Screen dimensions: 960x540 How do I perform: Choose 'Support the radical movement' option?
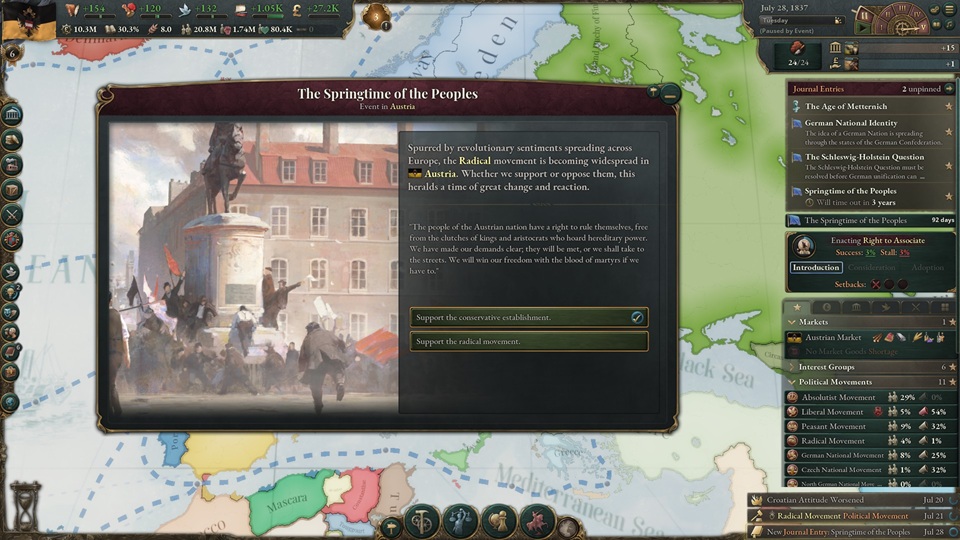528,342
